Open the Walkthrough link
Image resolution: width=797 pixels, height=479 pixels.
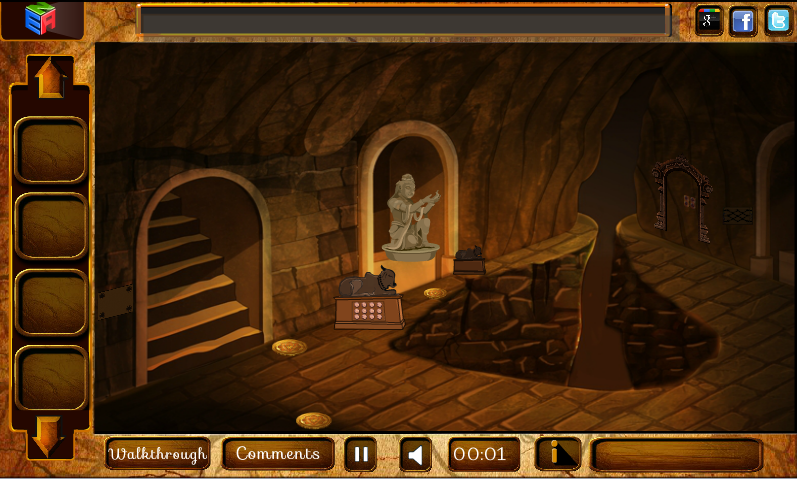point(158,454)
